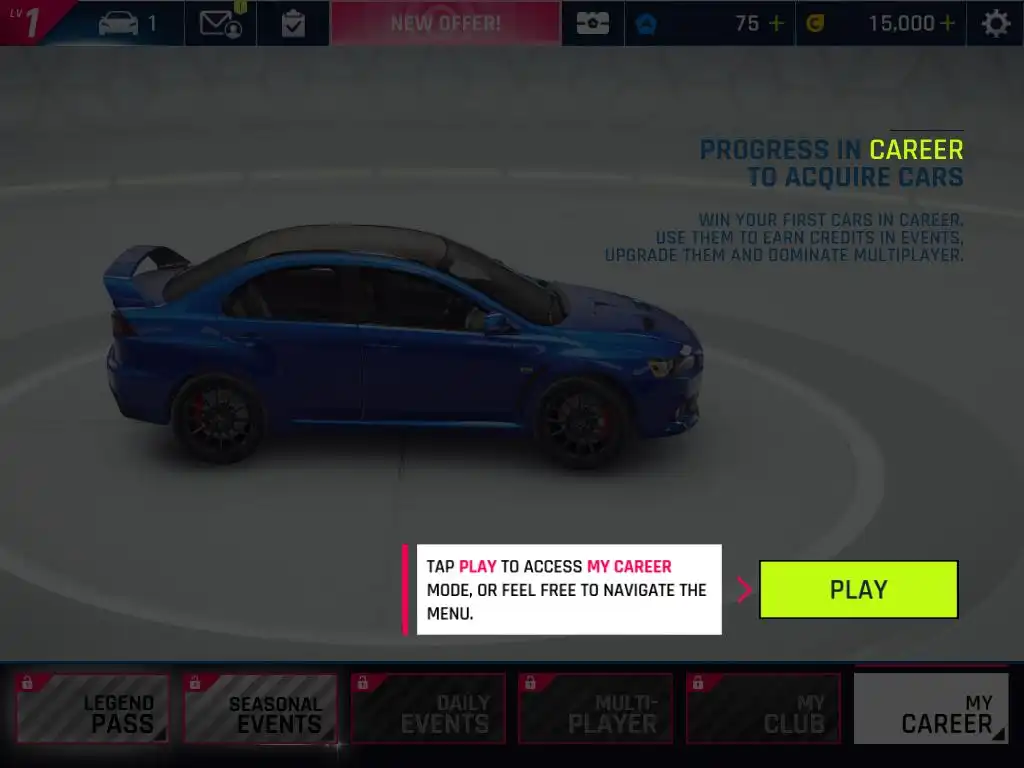Tap the green PLAY button
Viewport: 1024px width, 768px height.
(x=858, y=589)
